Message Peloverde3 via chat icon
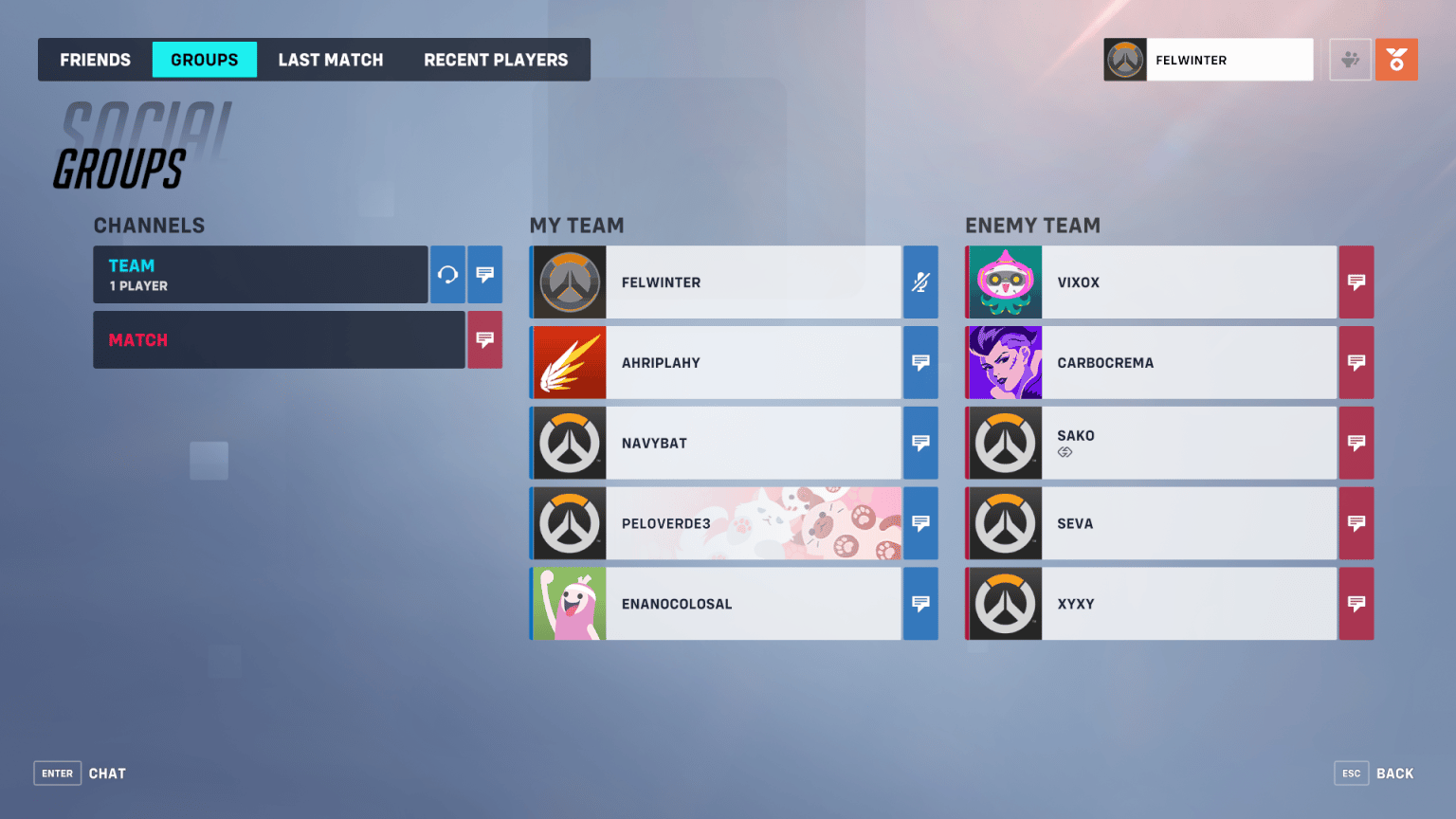Screen dimensions: 1456x819 [x=919, y=523]
